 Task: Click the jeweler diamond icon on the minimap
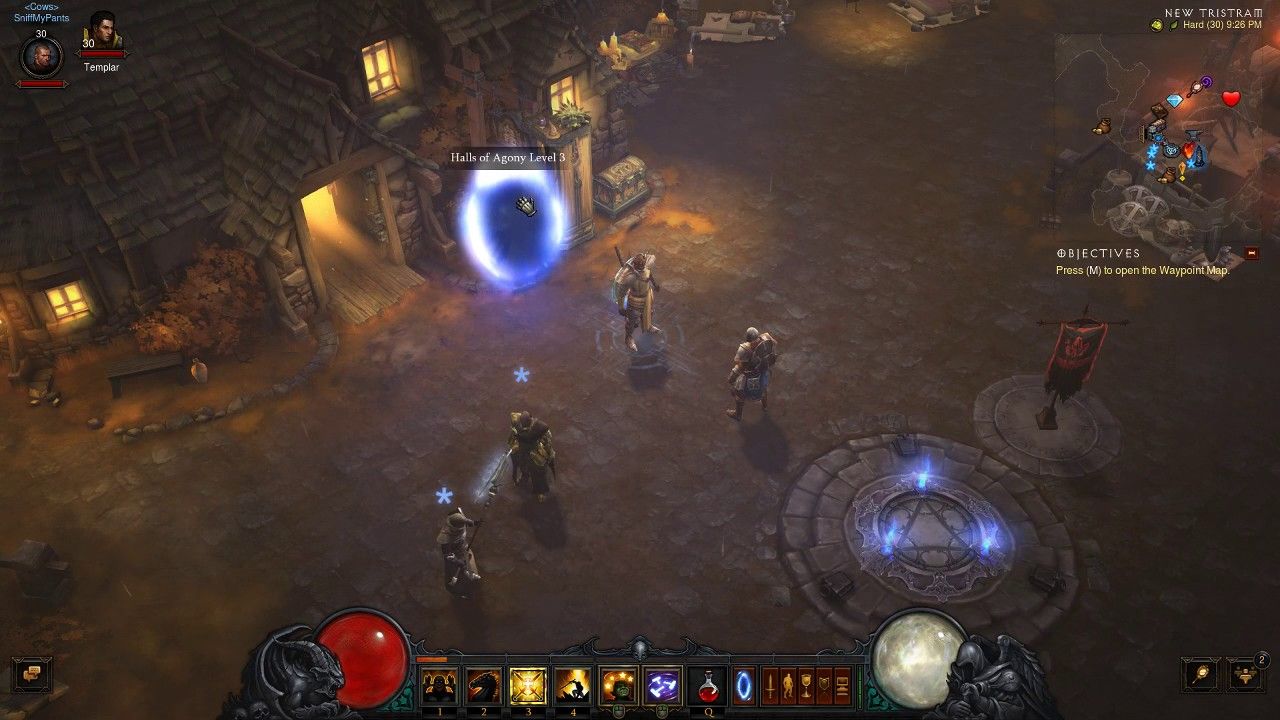[1175, 100]
